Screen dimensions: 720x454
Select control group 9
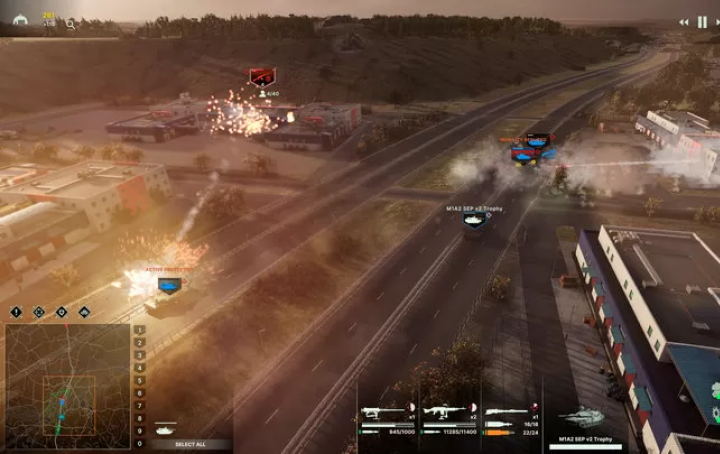click(139, 430)
